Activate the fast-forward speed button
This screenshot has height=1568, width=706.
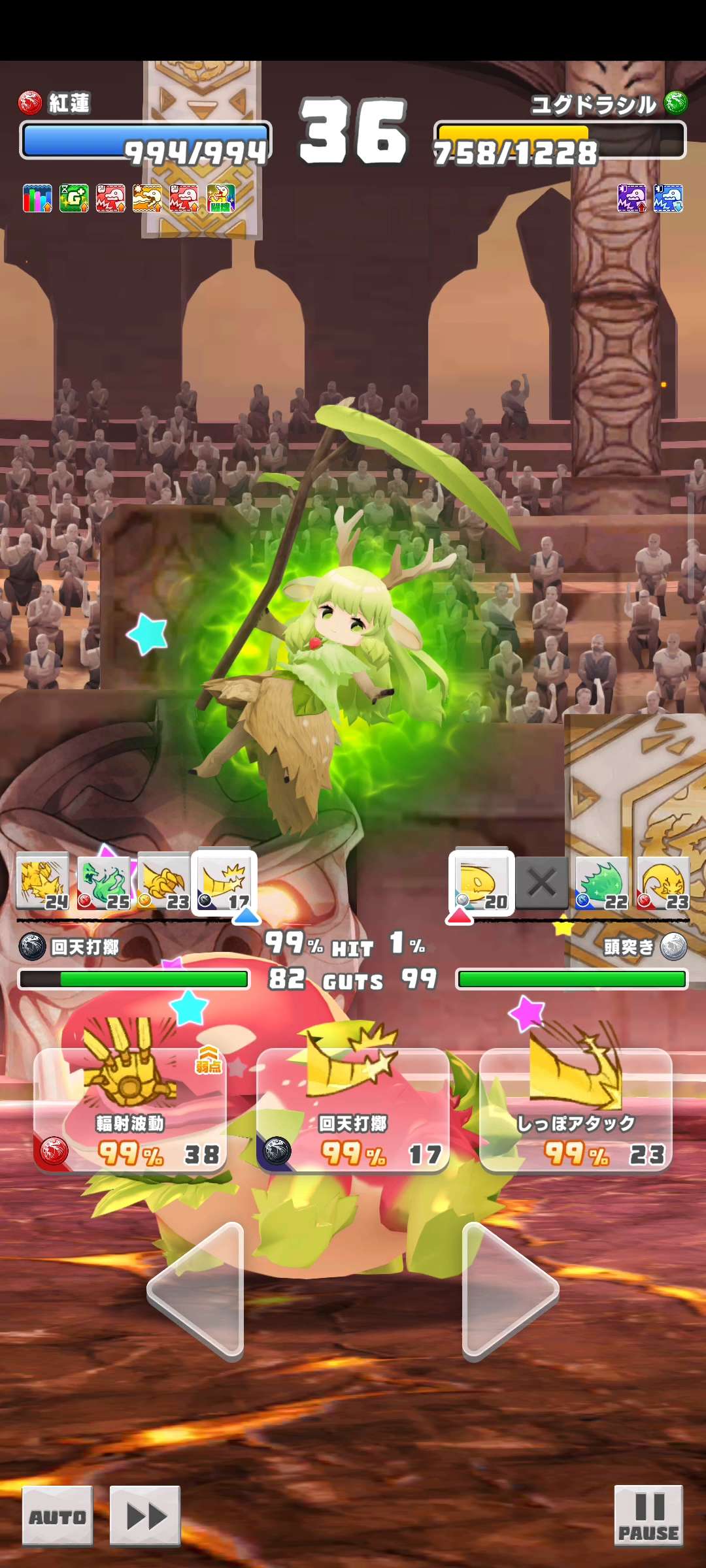[x=145, y=1516]
